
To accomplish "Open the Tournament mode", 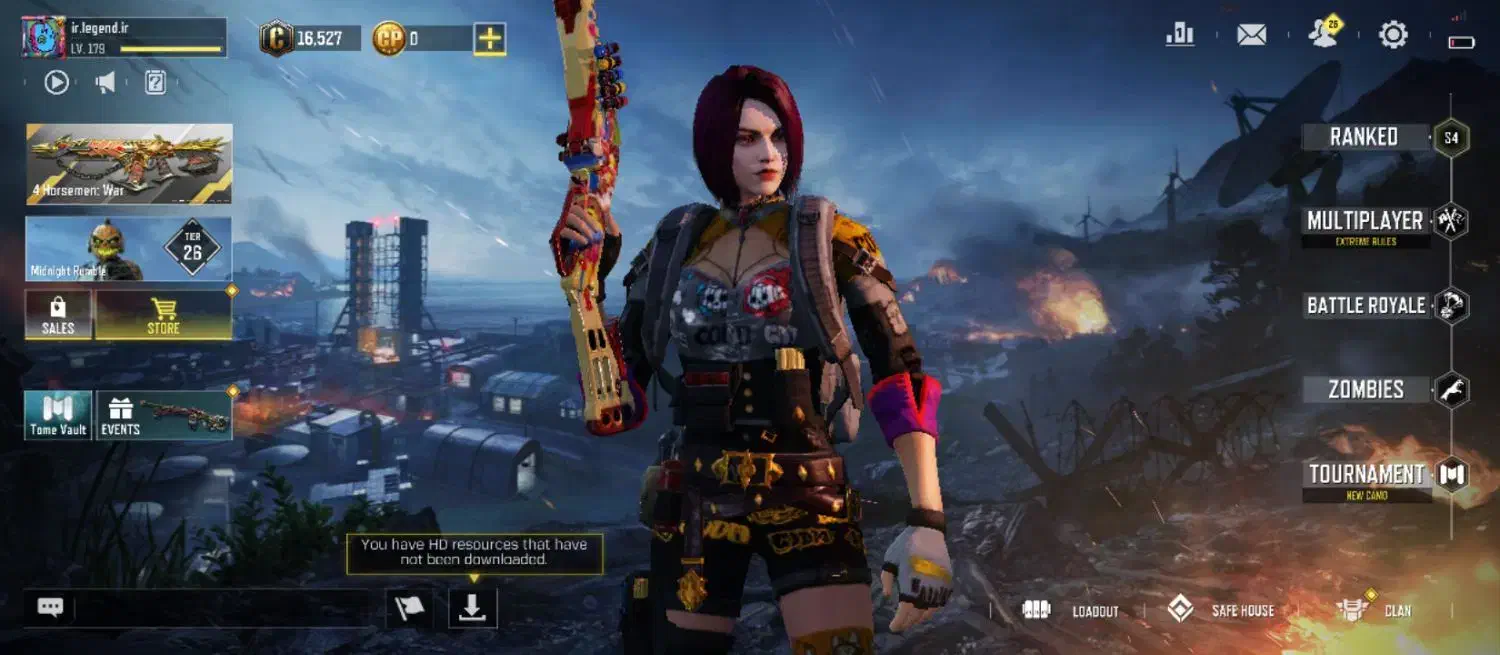I will click(1366, 475).
